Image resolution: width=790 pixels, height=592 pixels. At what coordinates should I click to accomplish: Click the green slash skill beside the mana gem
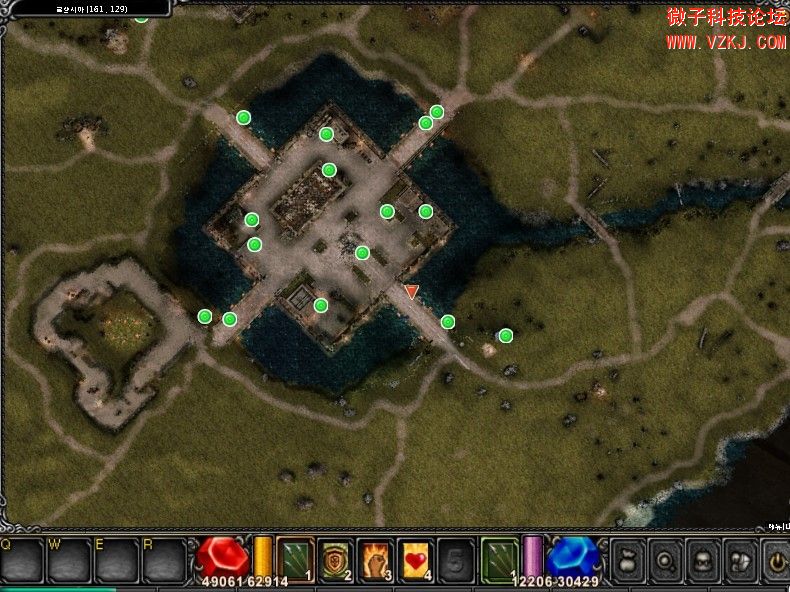click(x=500, y=558)
